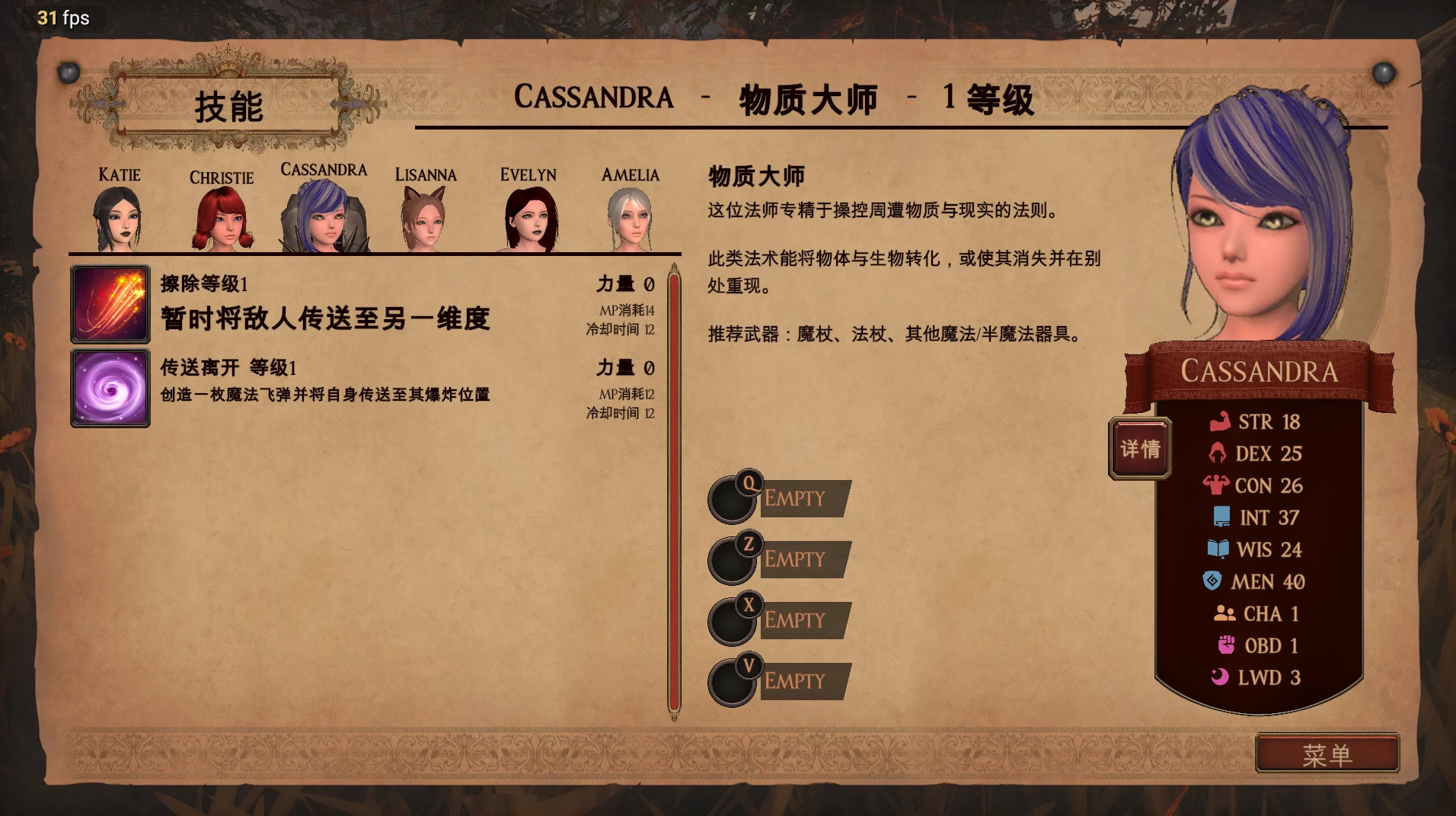
Task: Select the 擦除 skill icon
Action: [110, 304]
